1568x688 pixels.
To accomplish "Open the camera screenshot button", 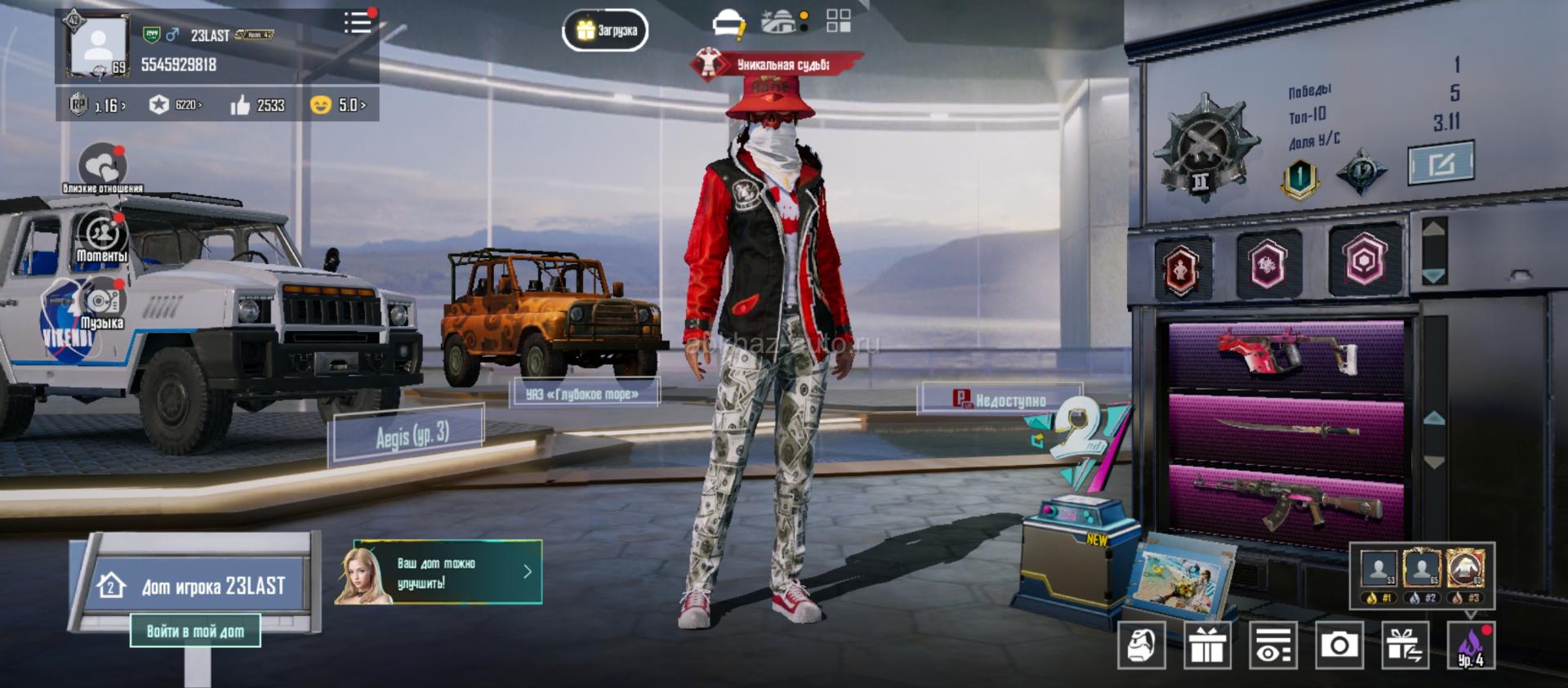I will tap(1339, 646).
